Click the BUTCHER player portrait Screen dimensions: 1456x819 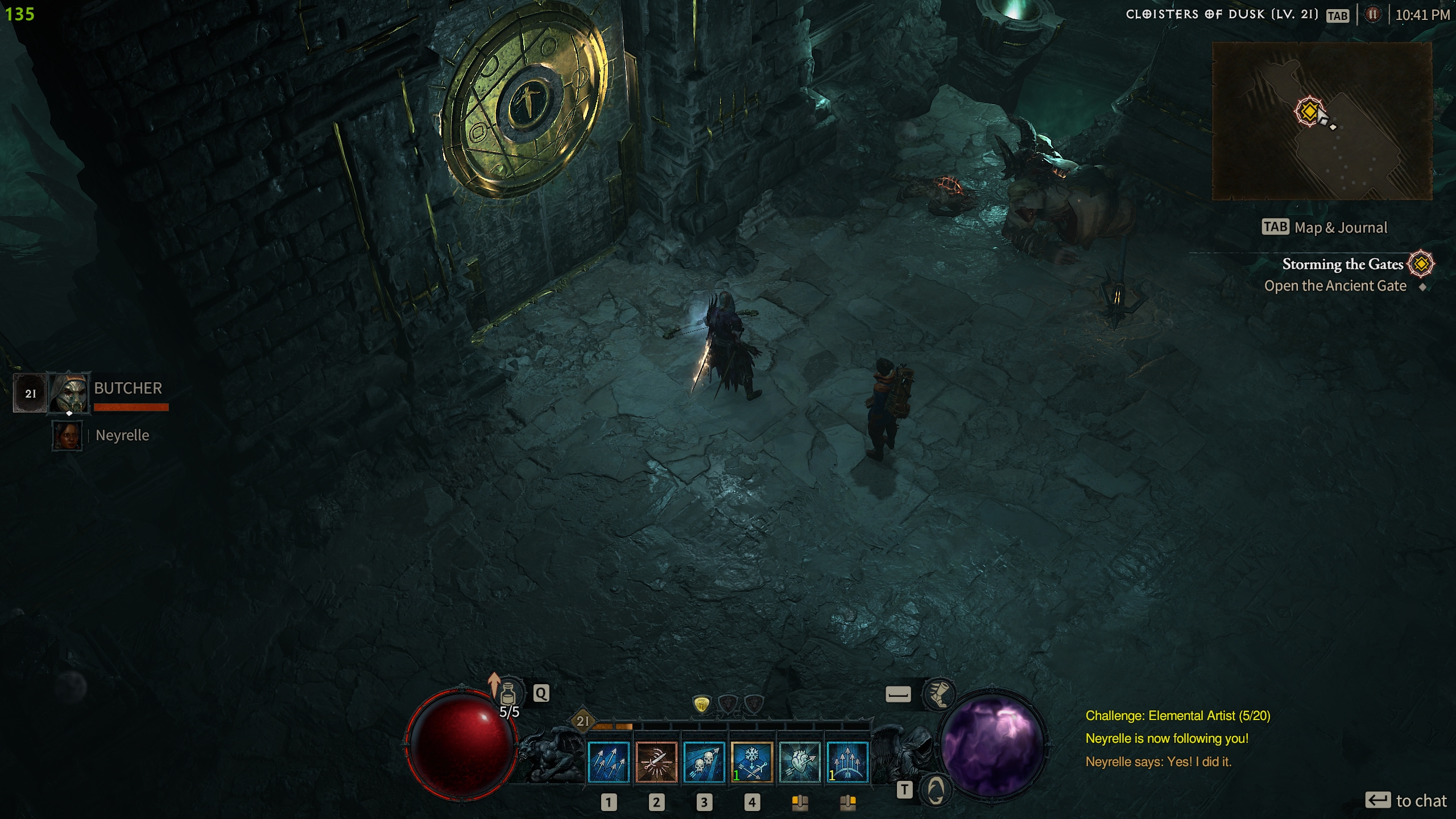(x=69, y=392)
